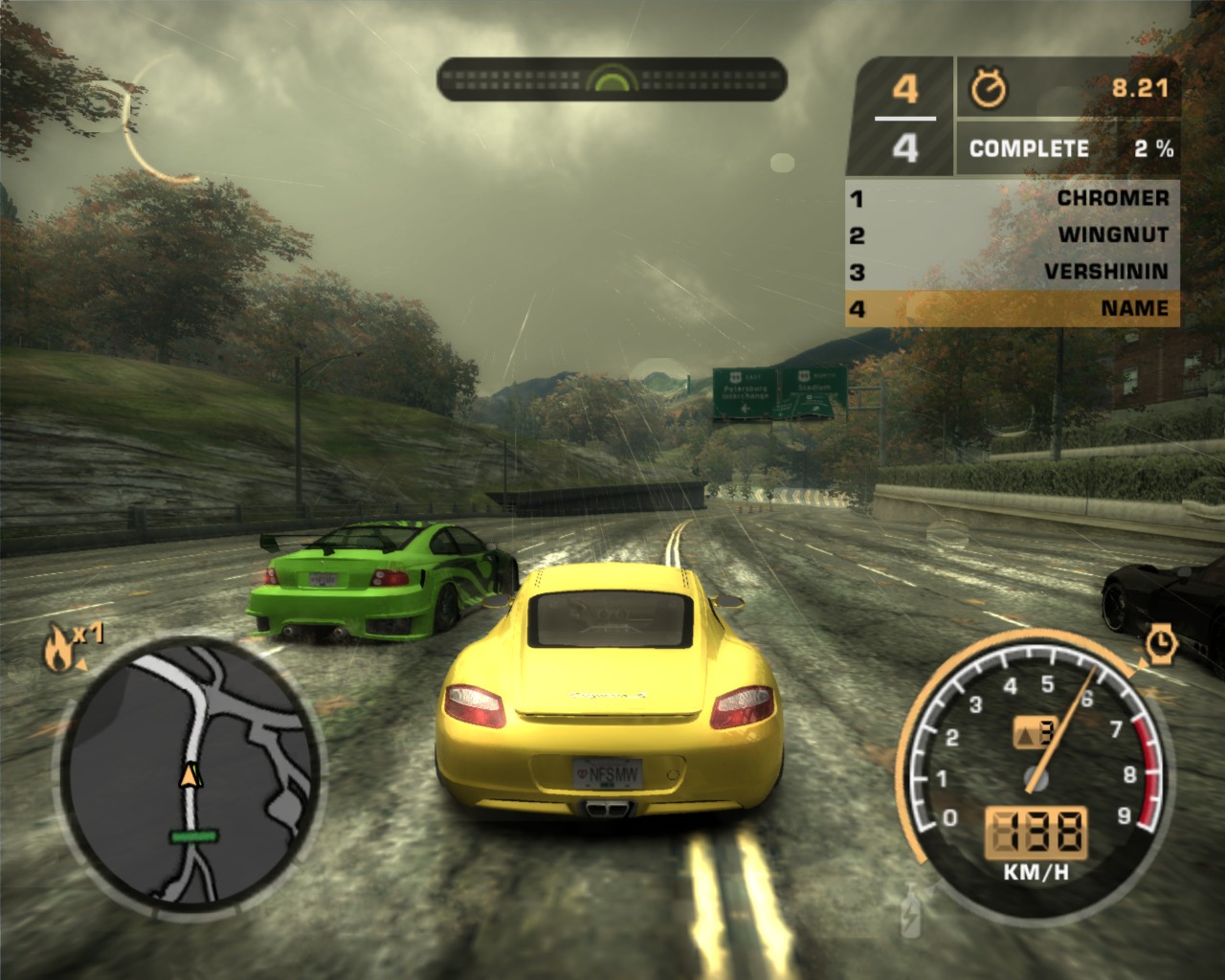Click the green finish marker on minimap

point(194,836)
